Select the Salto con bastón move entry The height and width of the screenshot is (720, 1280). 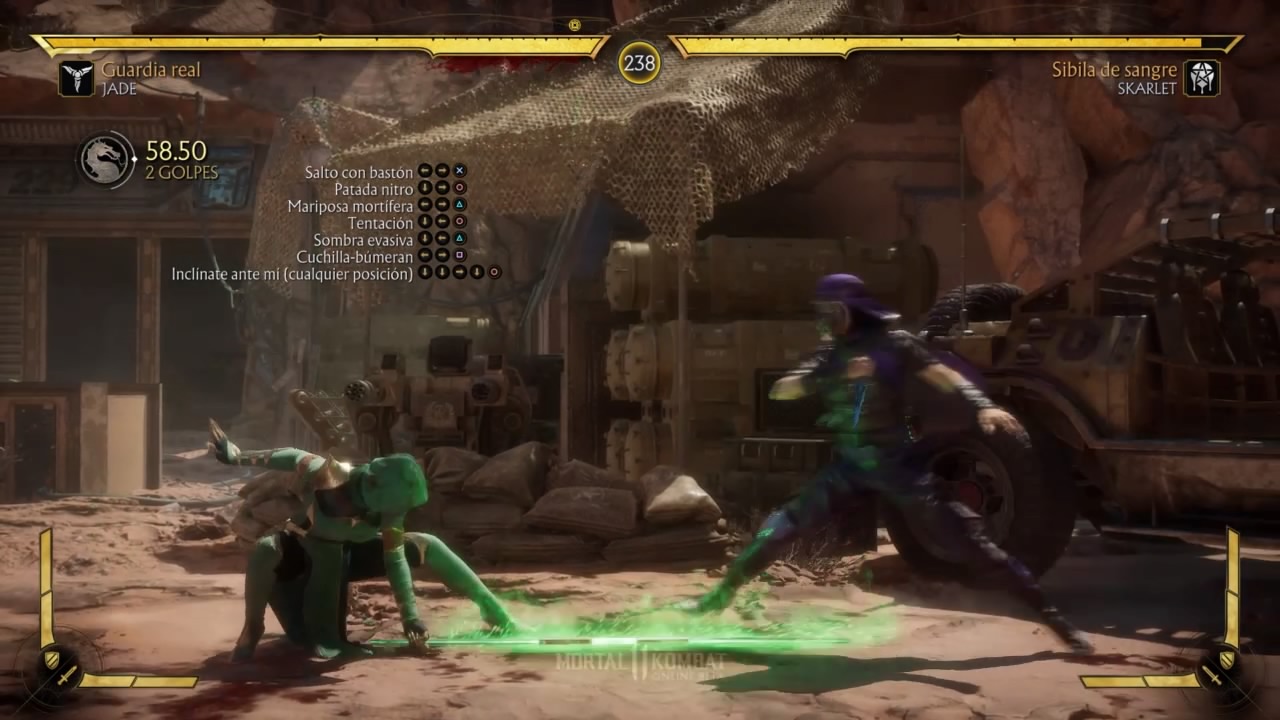click(359, 172)
